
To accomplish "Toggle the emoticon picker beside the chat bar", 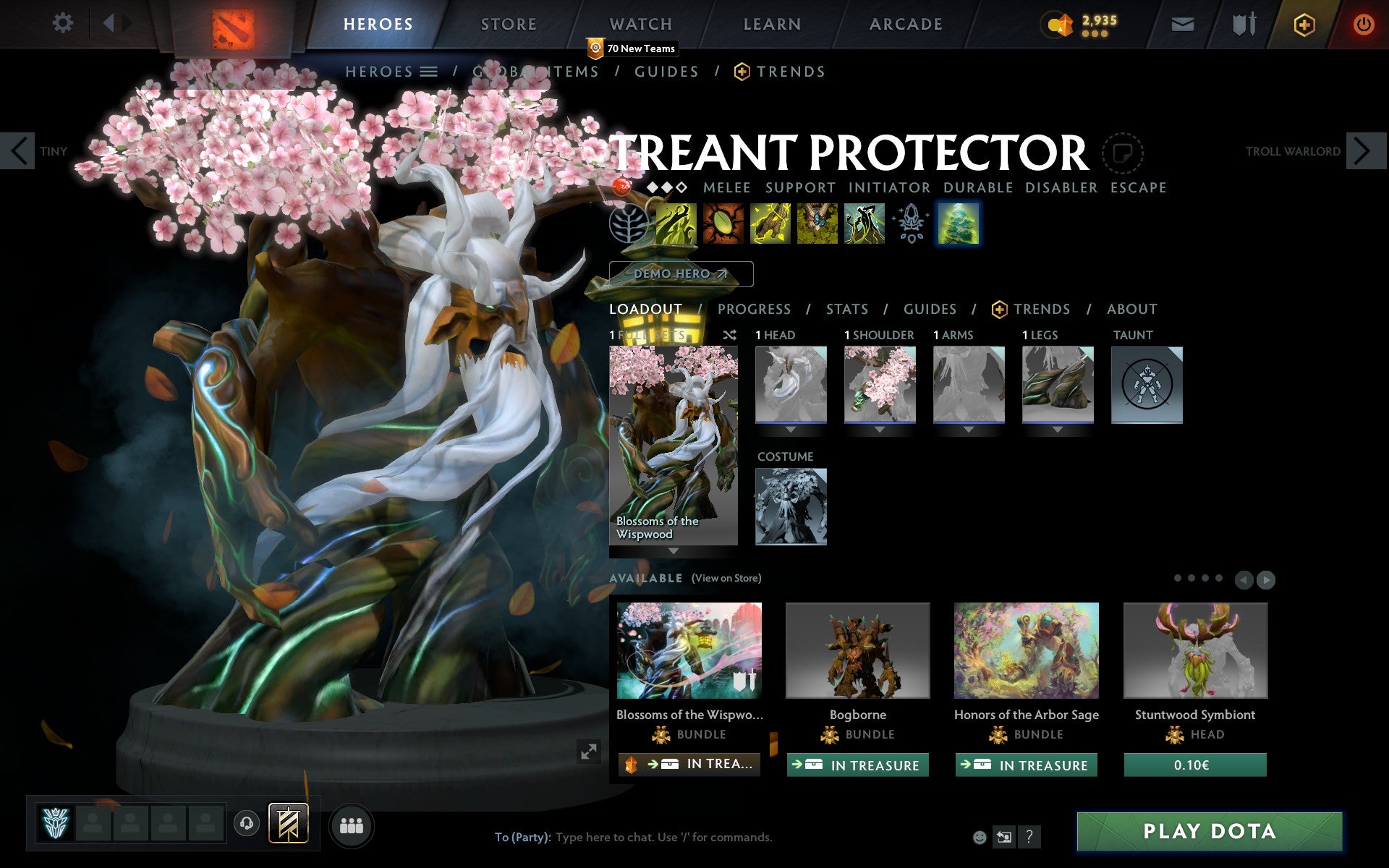I will (981, 838).
